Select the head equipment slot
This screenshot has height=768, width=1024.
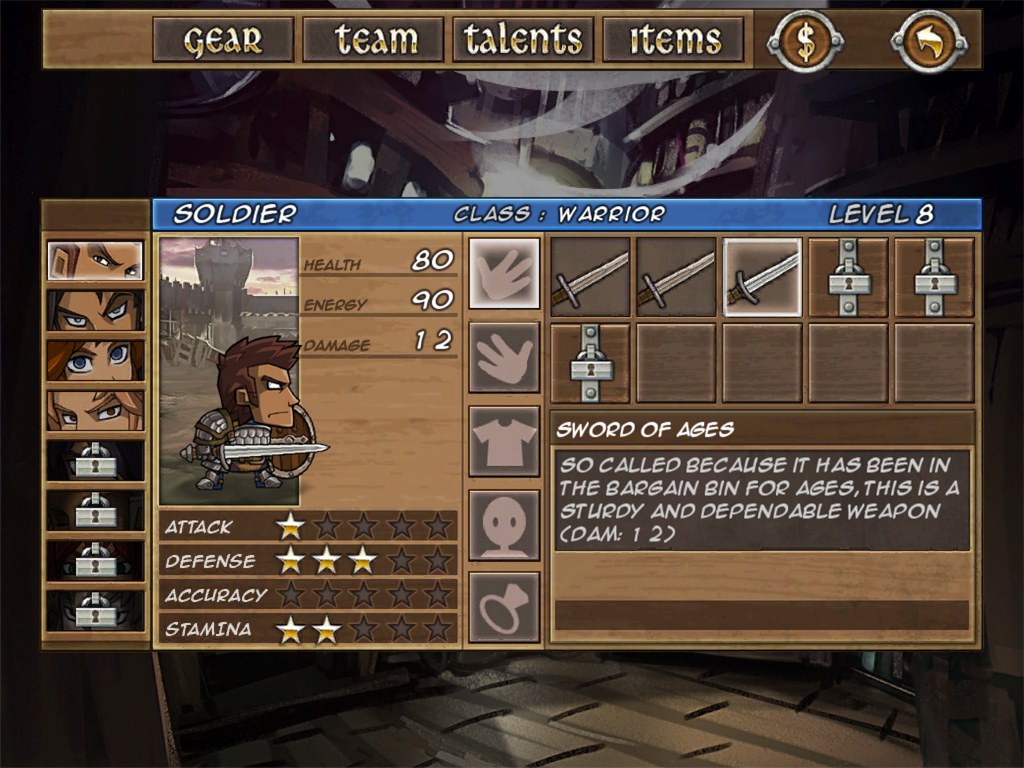(x=505, y=525)
